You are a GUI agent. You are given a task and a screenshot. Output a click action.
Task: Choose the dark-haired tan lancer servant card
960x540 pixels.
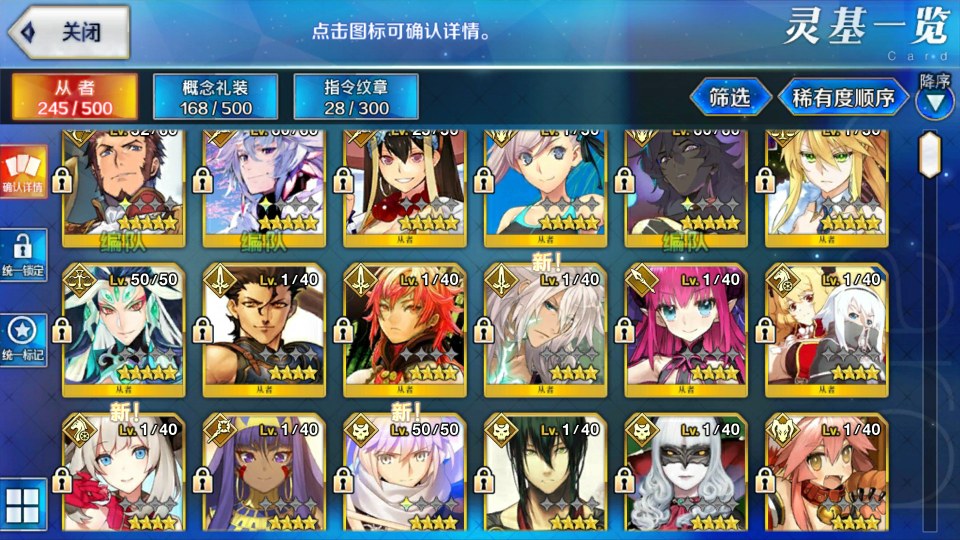pyautogui.click(x=265, y=328)
